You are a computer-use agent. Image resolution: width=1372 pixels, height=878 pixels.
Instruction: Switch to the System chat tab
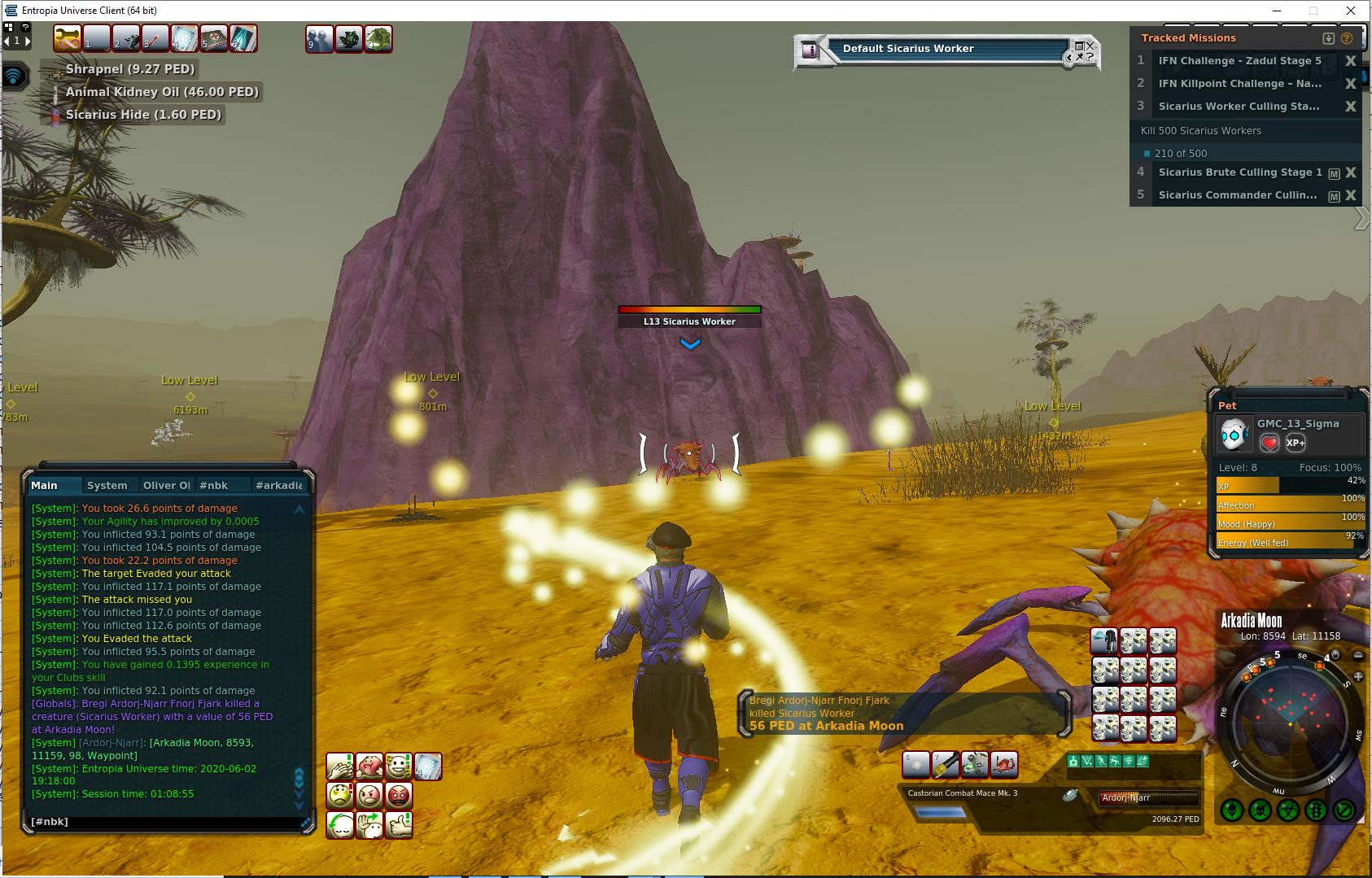point(107,485)
